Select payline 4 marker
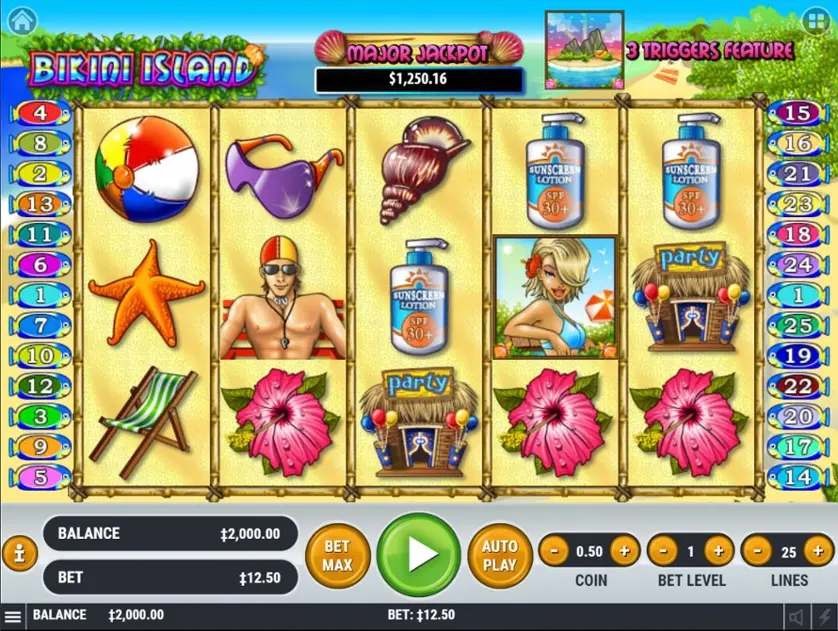Viewport: 838px width, 631px height. 40,113
